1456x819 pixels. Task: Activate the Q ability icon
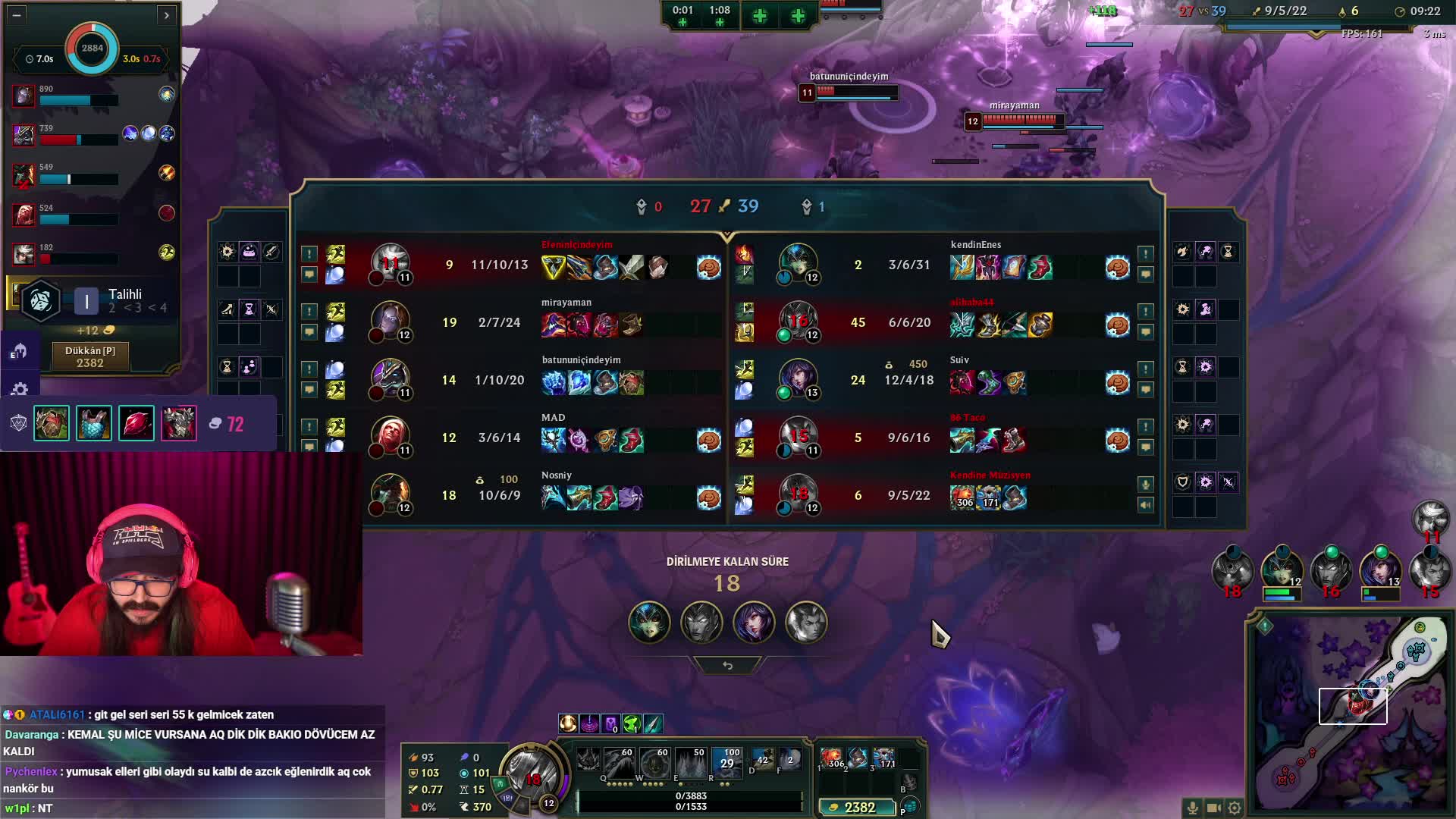coord(590,761)
